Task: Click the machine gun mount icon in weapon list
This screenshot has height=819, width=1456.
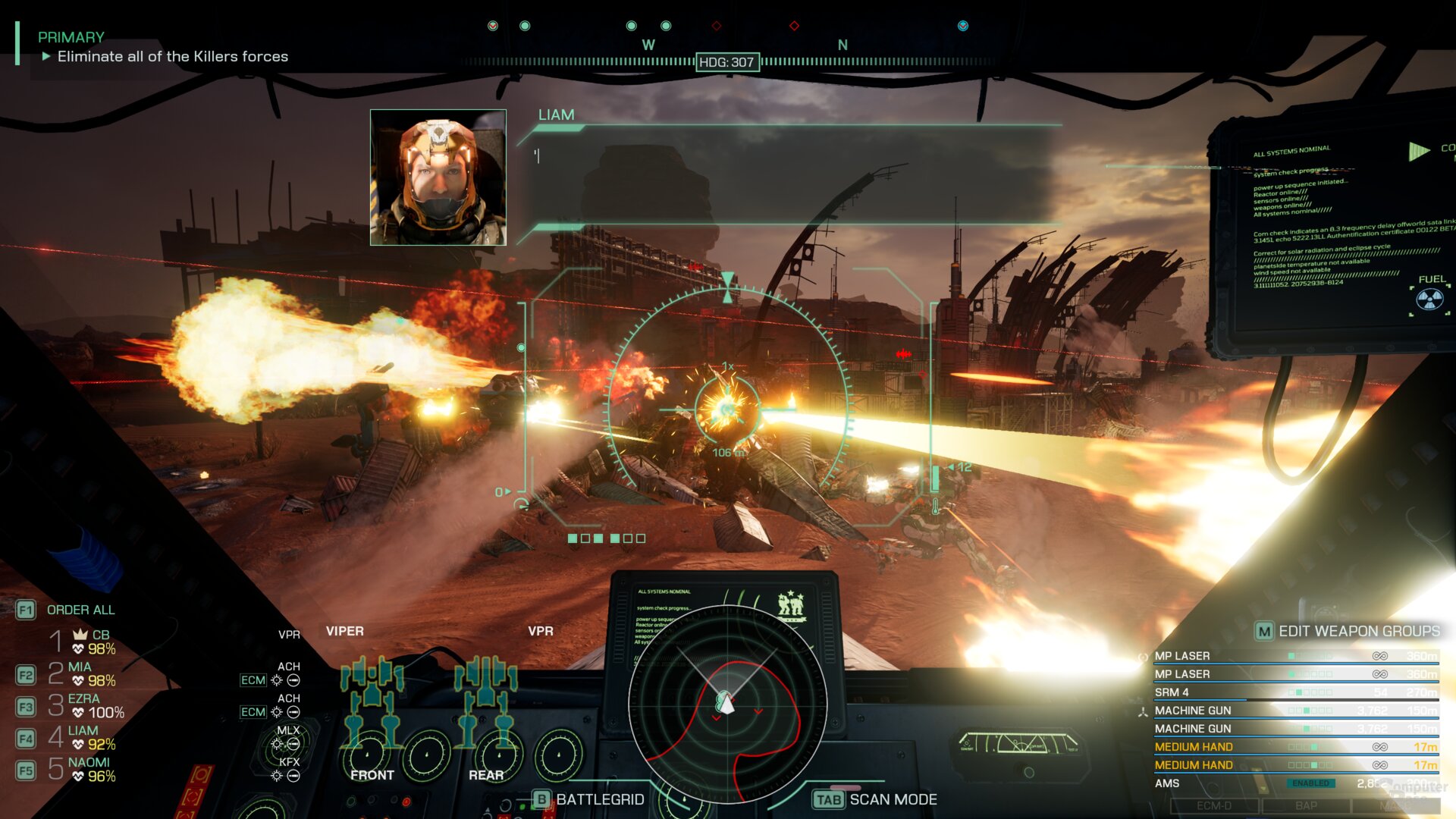Action: [x=1143, y=711]
